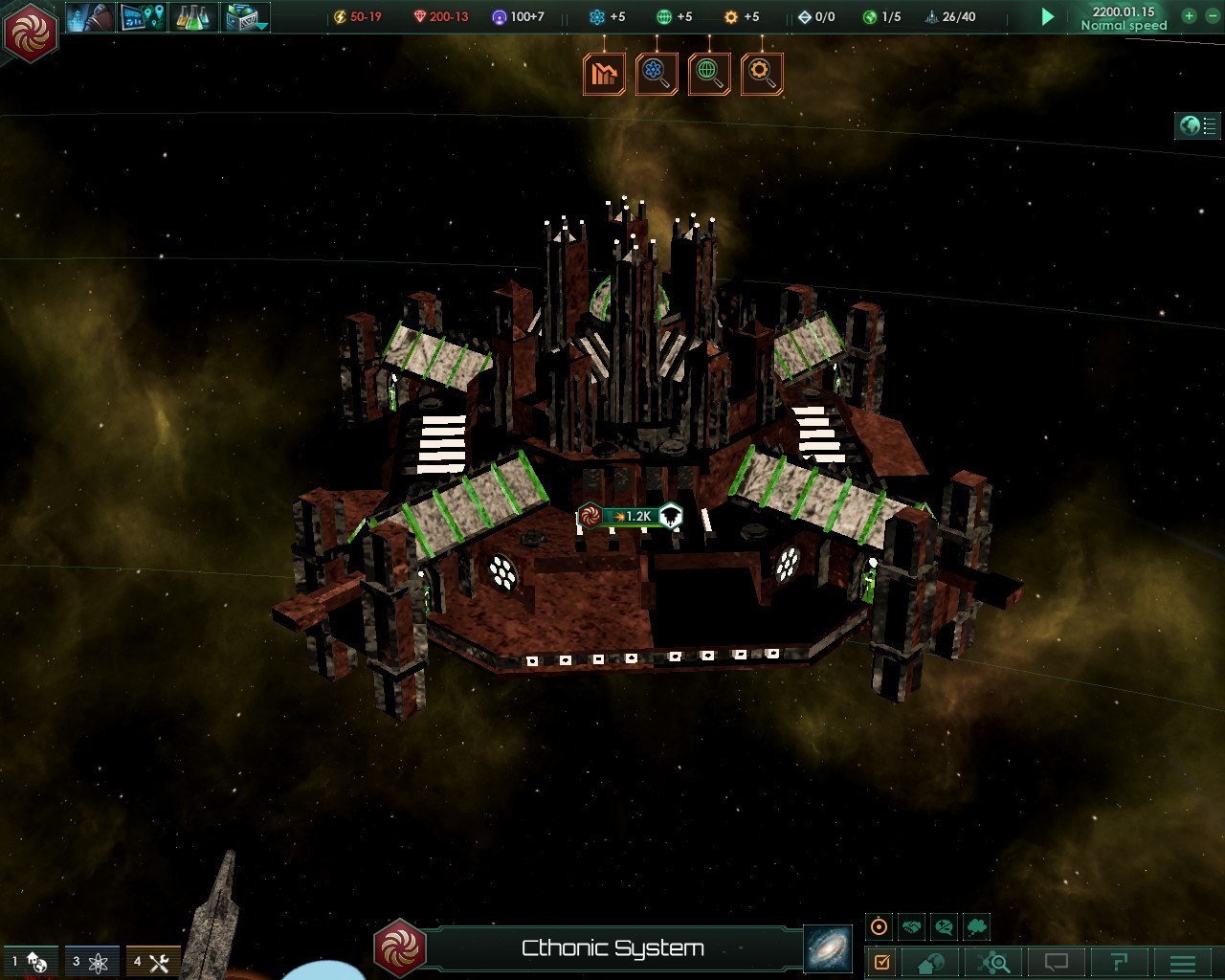Expand the dropdown arrow under the expansion planner
This screenshot has height=980, width=1225.
point(262,26)
